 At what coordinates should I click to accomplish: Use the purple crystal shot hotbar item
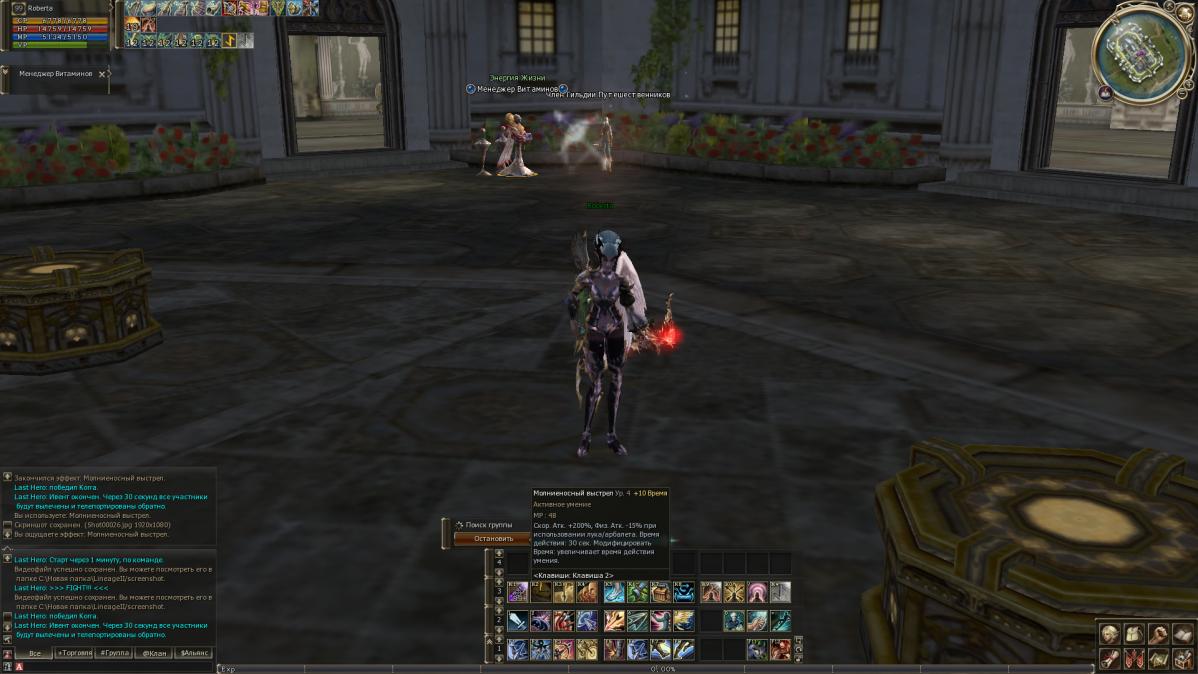pos(518,592)
